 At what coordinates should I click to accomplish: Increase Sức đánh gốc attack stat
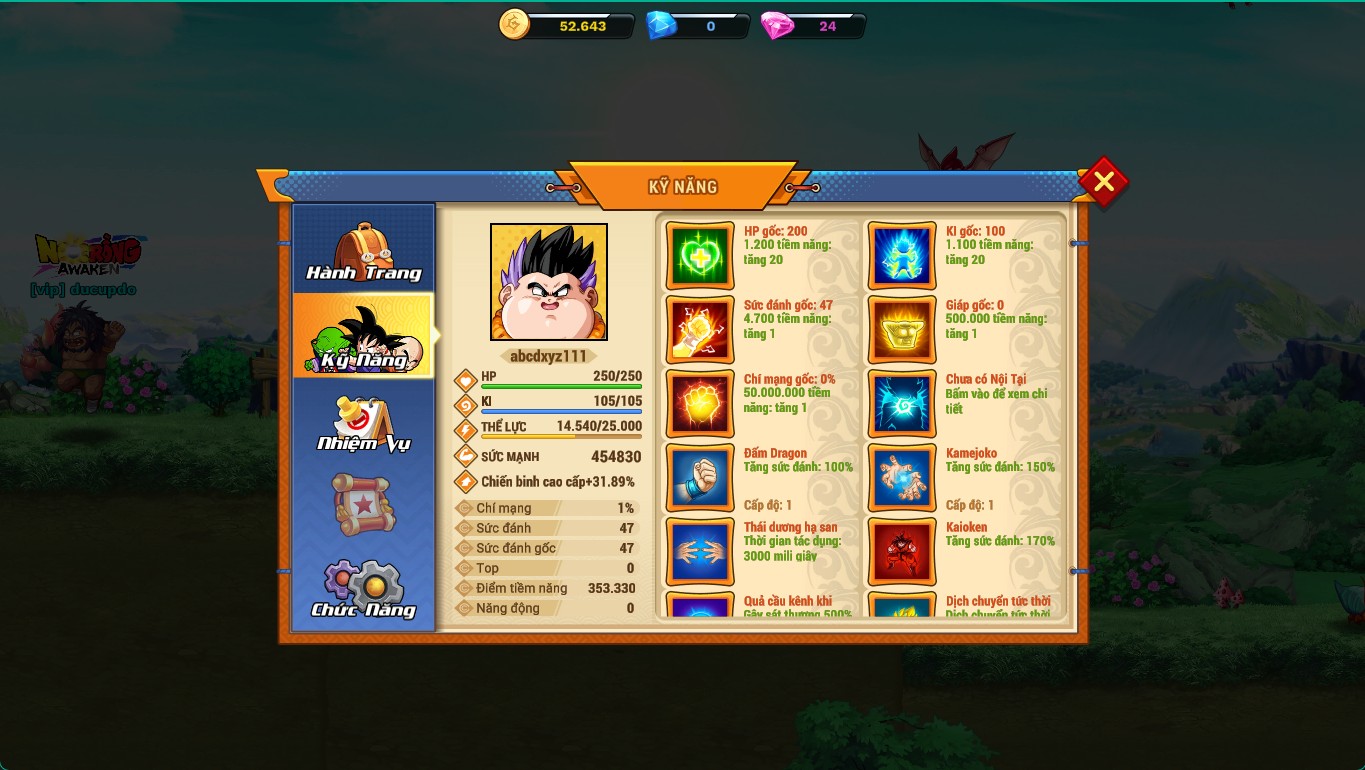pos(700,330)
